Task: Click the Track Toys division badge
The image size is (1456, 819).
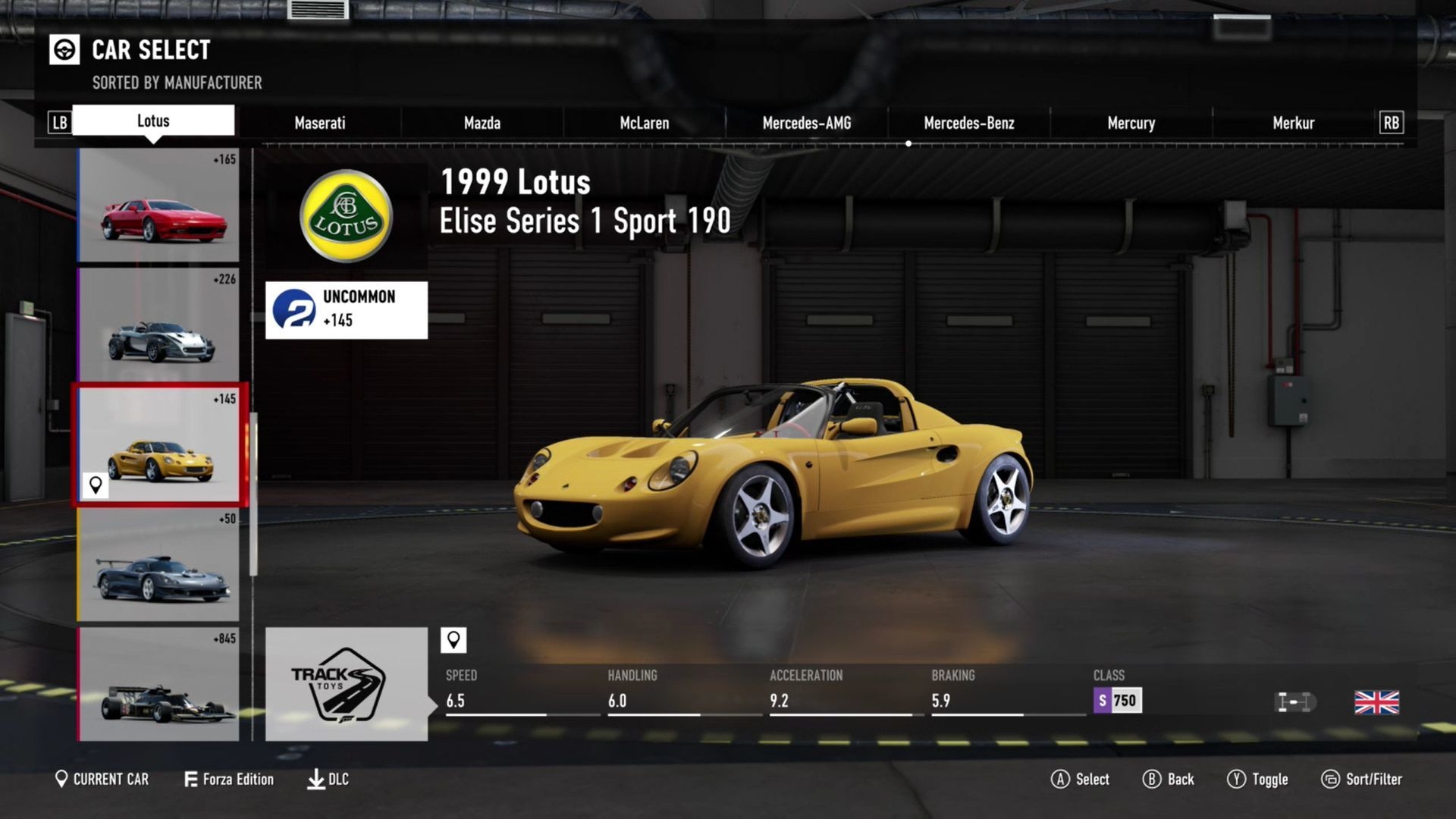Action: [x=346, y=684]
